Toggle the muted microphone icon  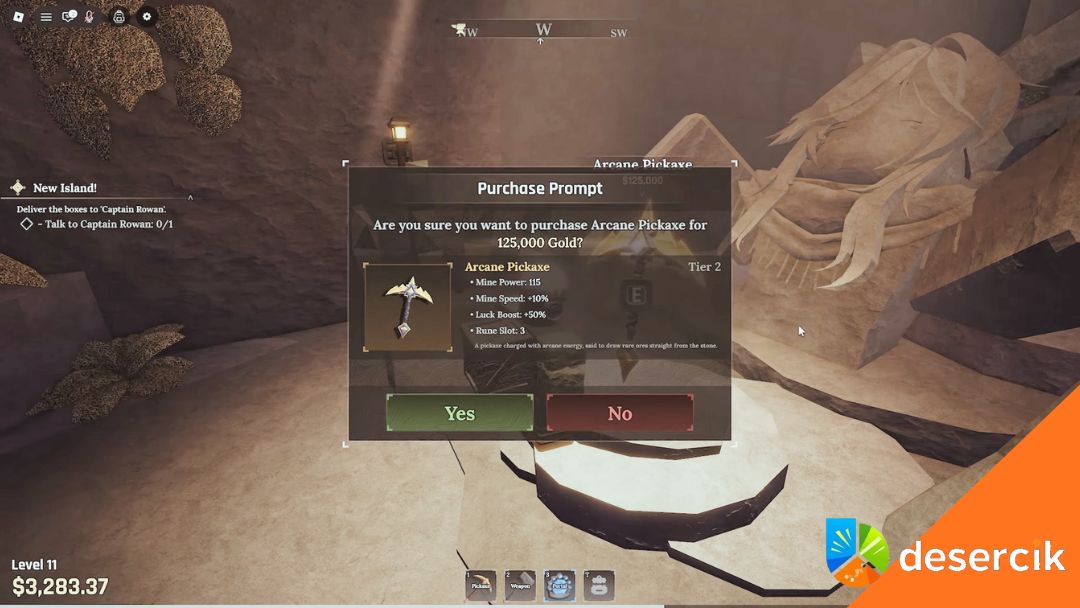tap(89, 16)
